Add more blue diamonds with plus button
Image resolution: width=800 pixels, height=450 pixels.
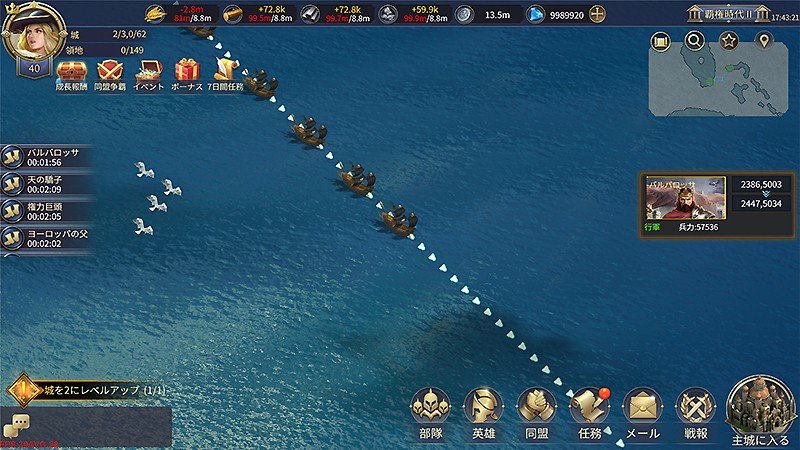(597, 15)
